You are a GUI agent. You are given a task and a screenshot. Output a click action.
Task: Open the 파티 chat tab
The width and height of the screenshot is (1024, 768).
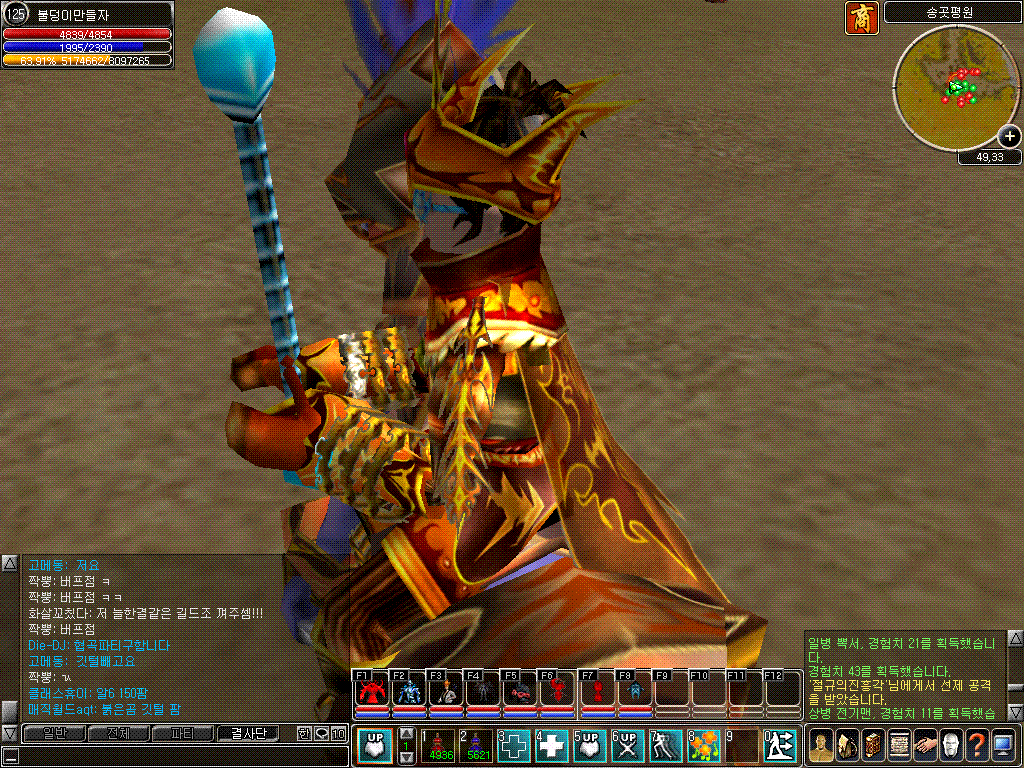(x=183, y=734)
